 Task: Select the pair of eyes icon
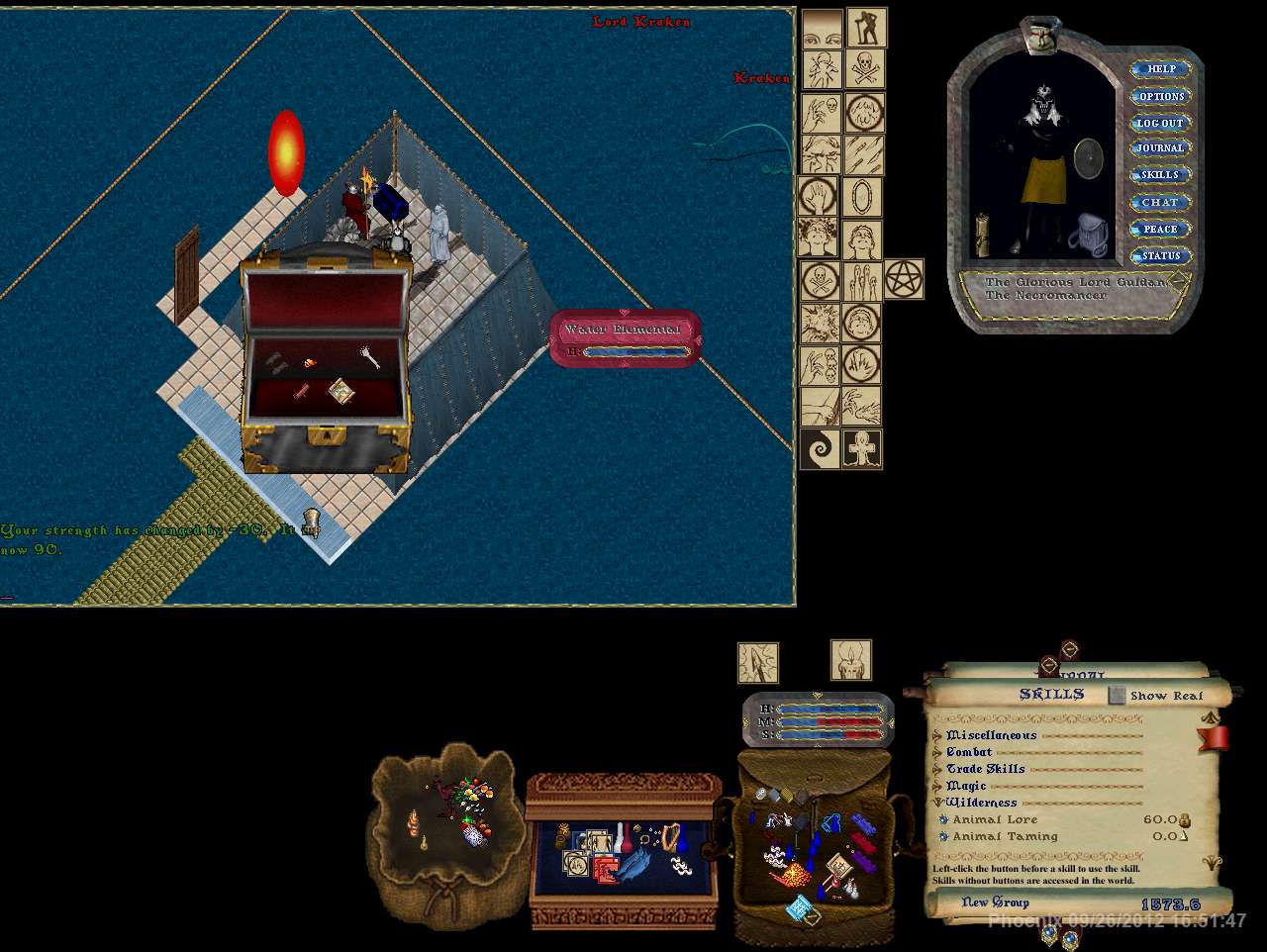(821, 30)
